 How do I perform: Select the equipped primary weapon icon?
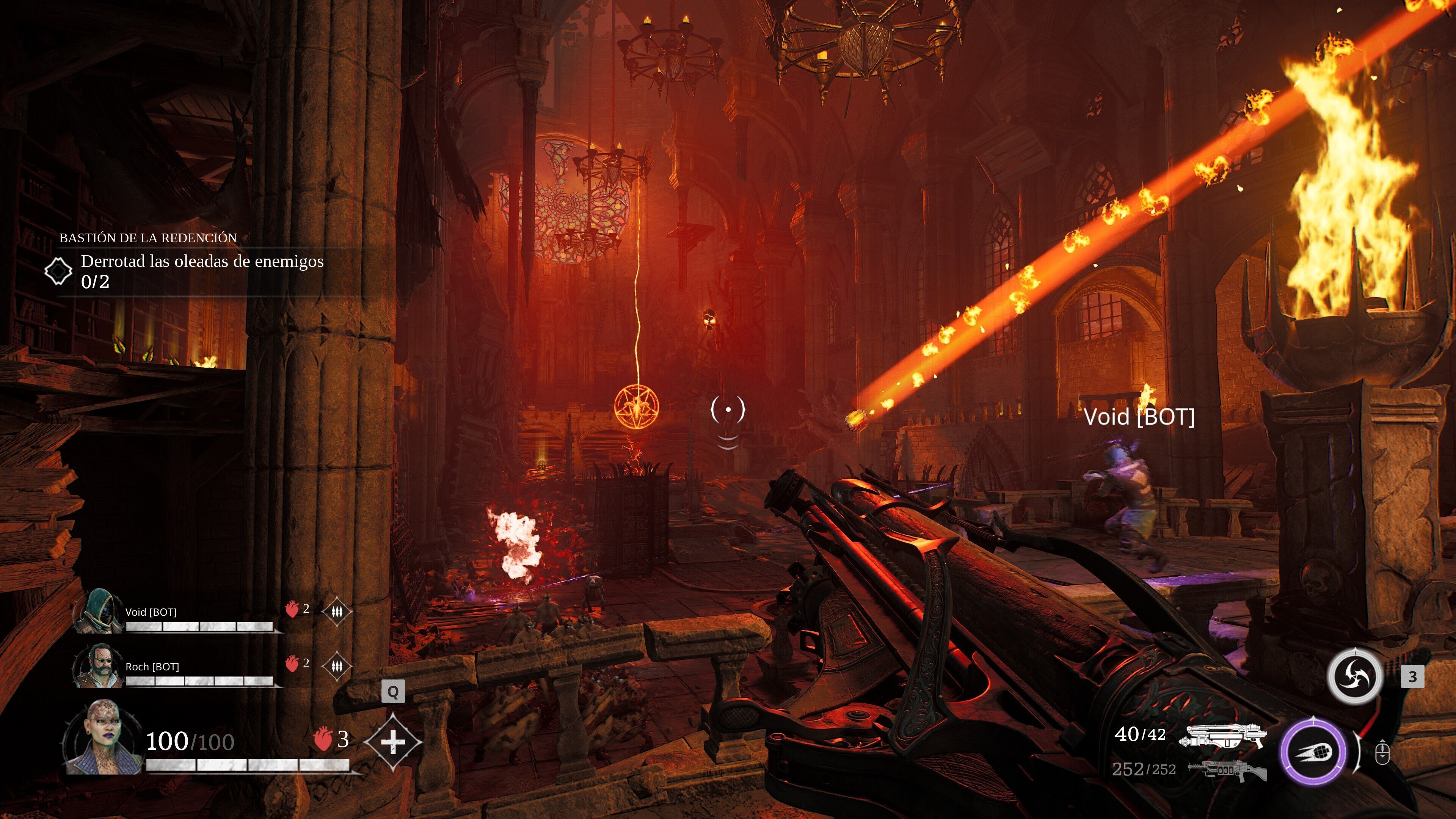1223,736
